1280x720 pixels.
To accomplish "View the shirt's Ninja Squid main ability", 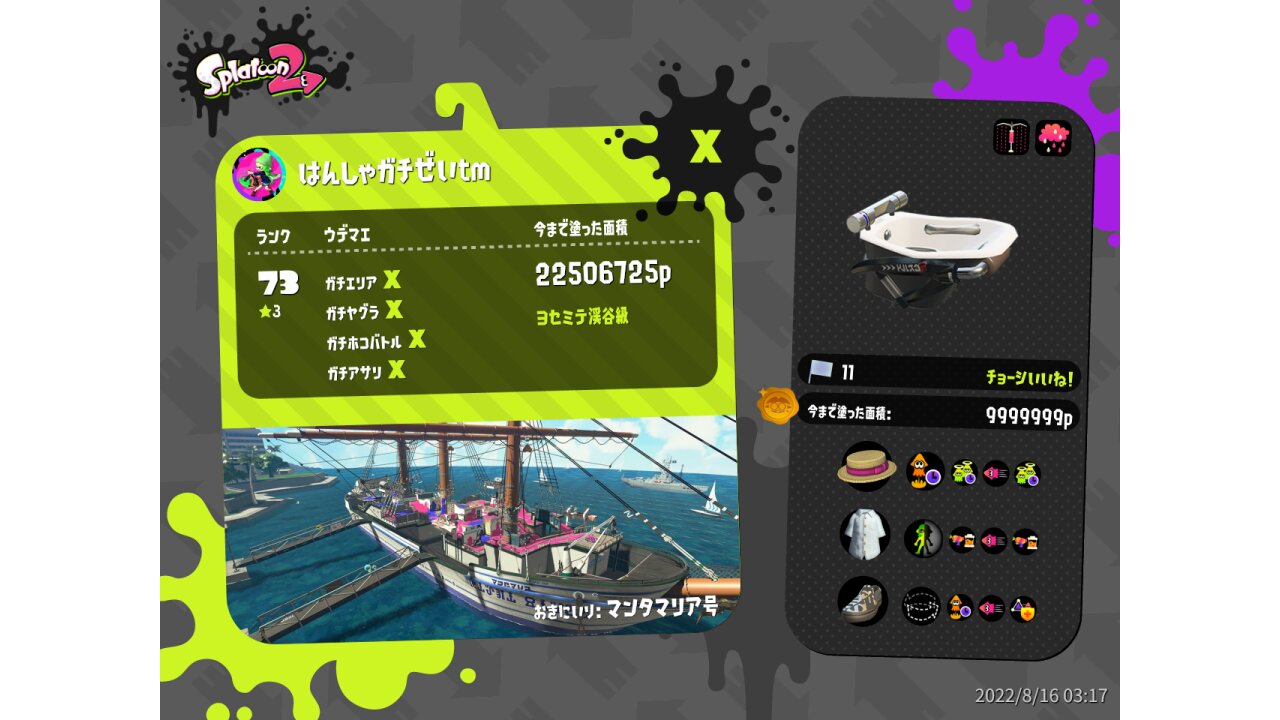I will coord(923,539).
